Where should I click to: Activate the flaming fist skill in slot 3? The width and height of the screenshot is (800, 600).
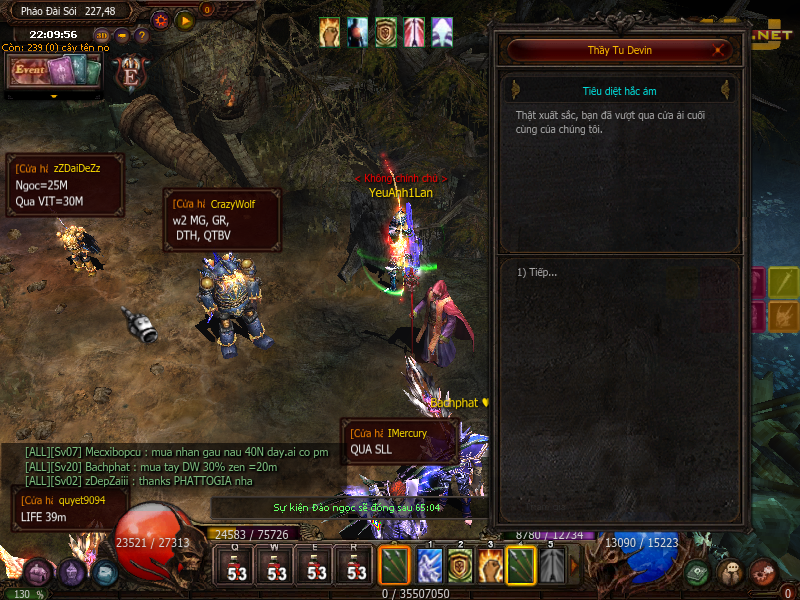(x=490, y=567)
